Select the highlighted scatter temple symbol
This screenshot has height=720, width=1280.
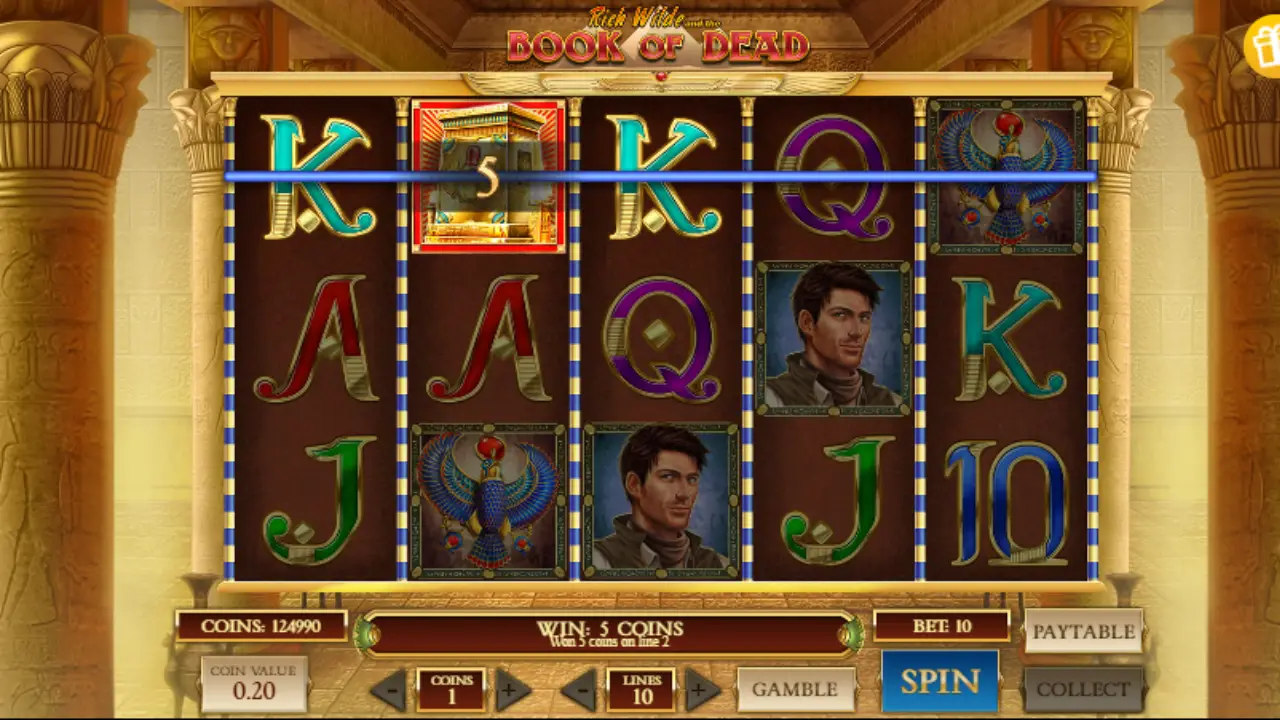pos(487,175)
